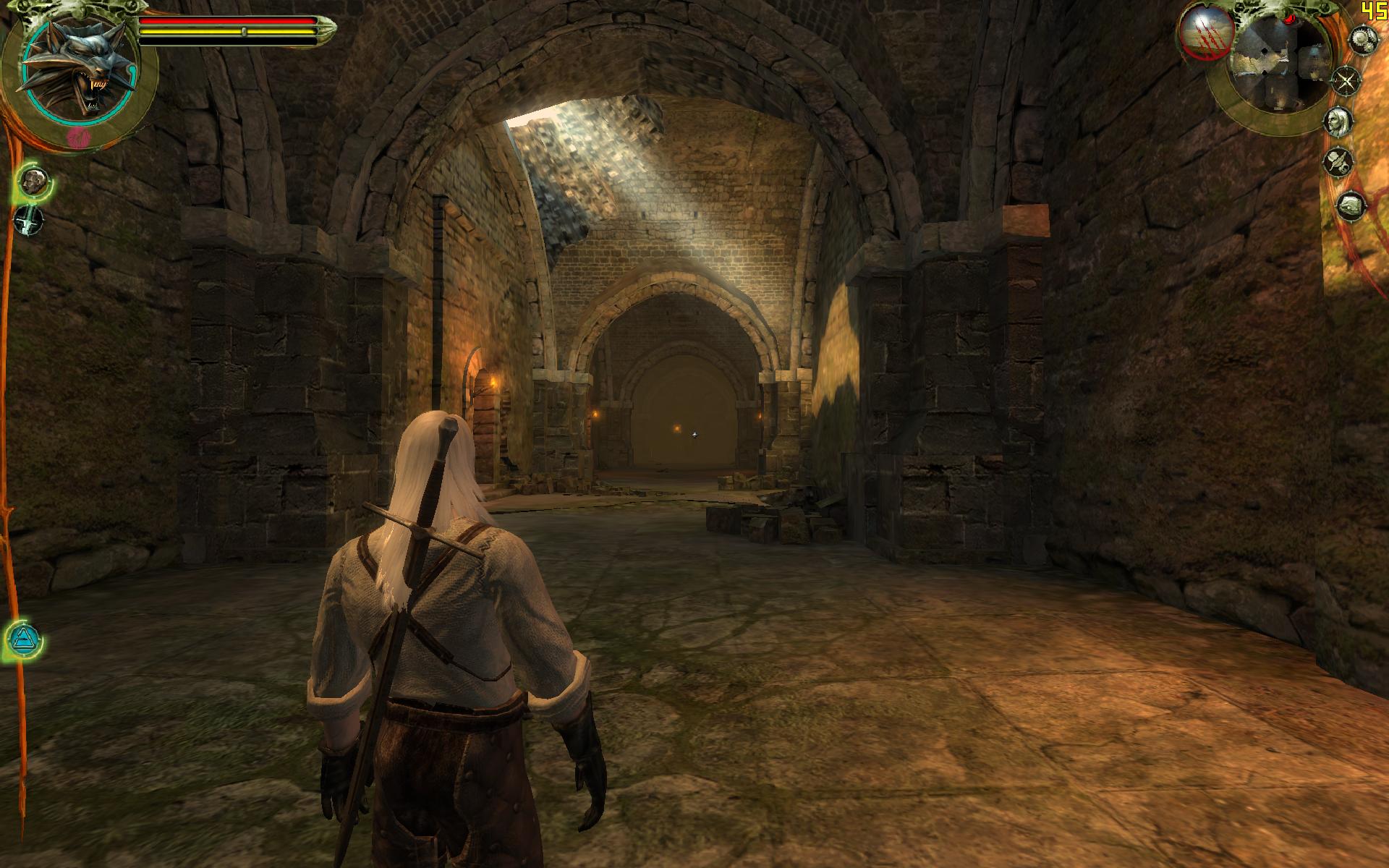Select the fist fighting style icon
Image resolution: width=1389 pixels, height=868 pixels.
(x=33, y=181)
